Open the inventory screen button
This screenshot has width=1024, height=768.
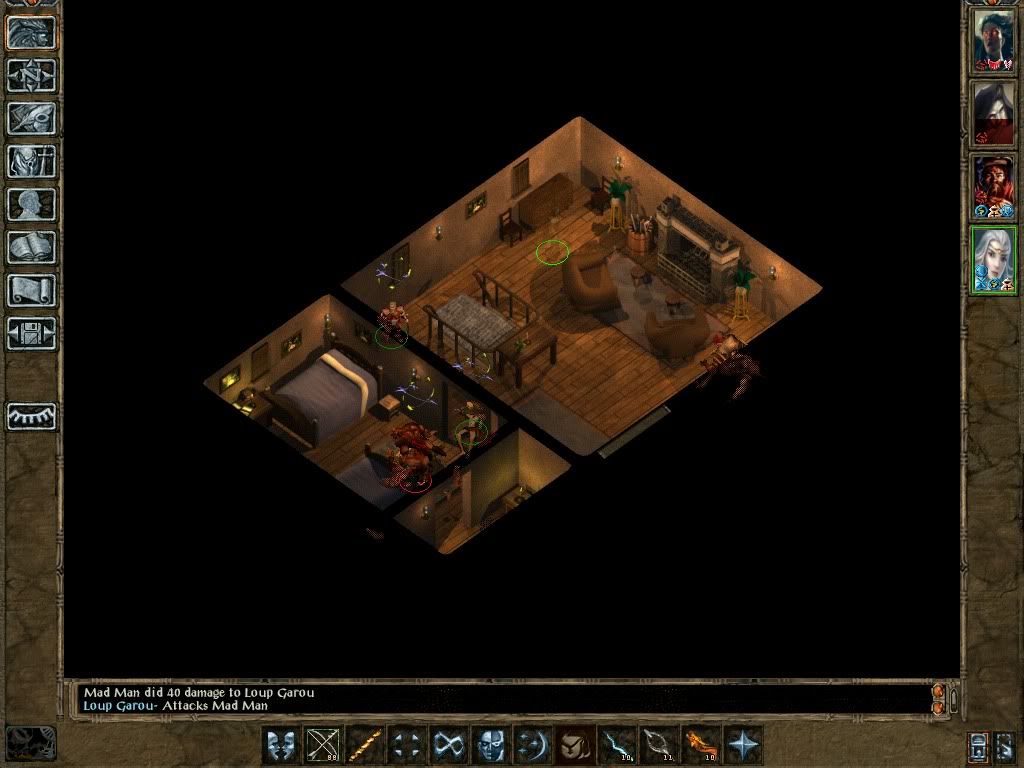31,161
